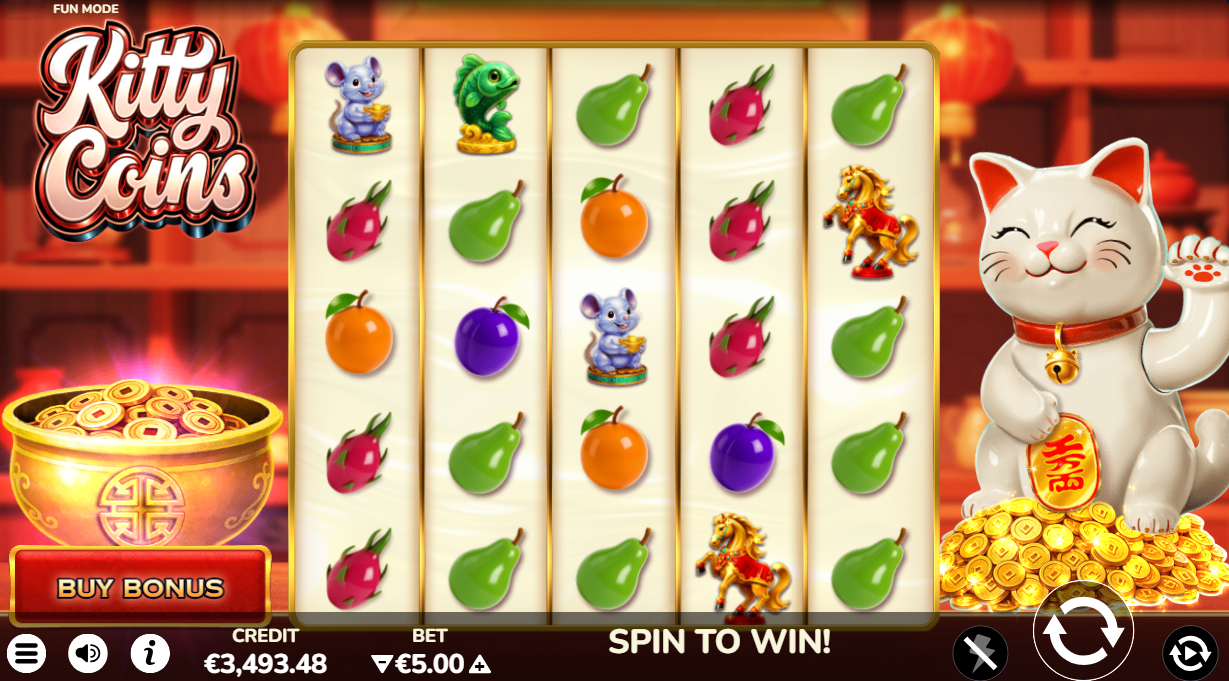Decrease the bet amount
Image resolution: width=1229 pixels, height=681 pixels.
point(380,664)
